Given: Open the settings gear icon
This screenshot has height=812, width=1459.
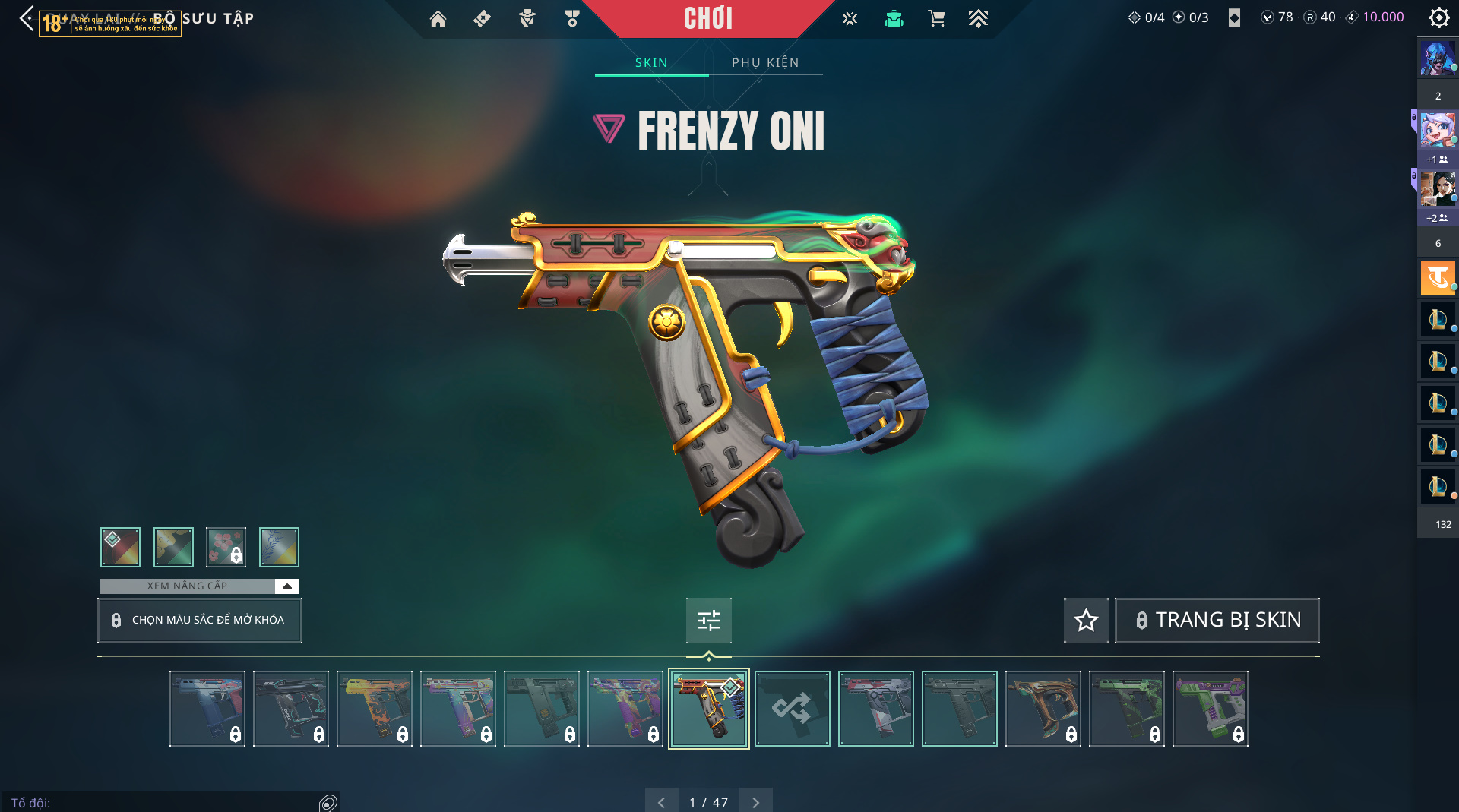Looking at the screenshot, I should coord(1438,17).
